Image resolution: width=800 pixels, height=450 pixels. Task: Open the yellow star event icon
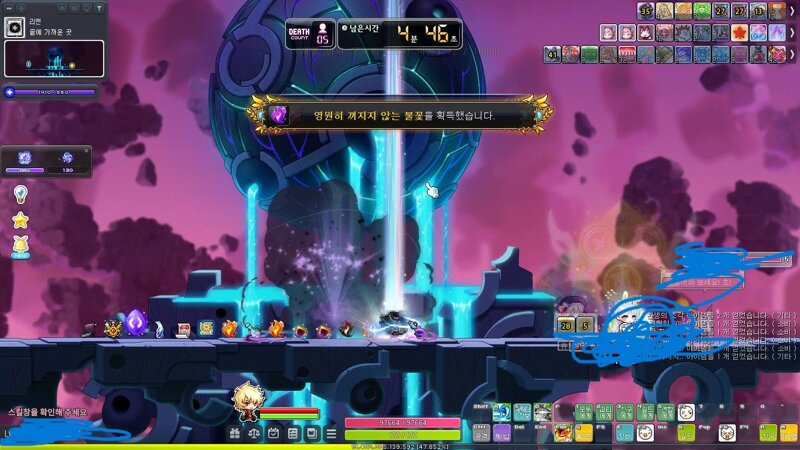pos(20,219)
